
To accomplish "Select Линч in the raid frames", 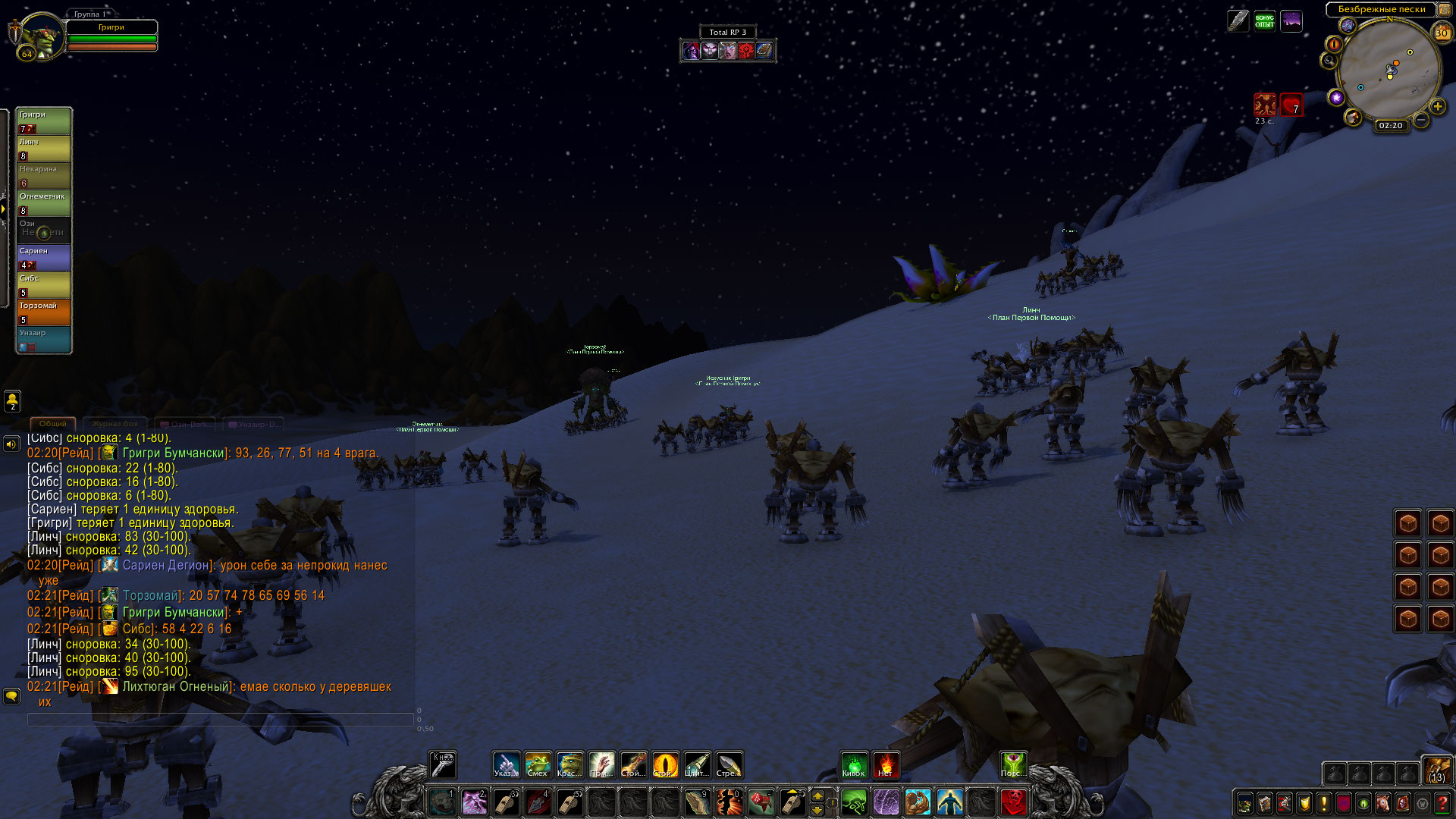I will (x=44, y=148).
